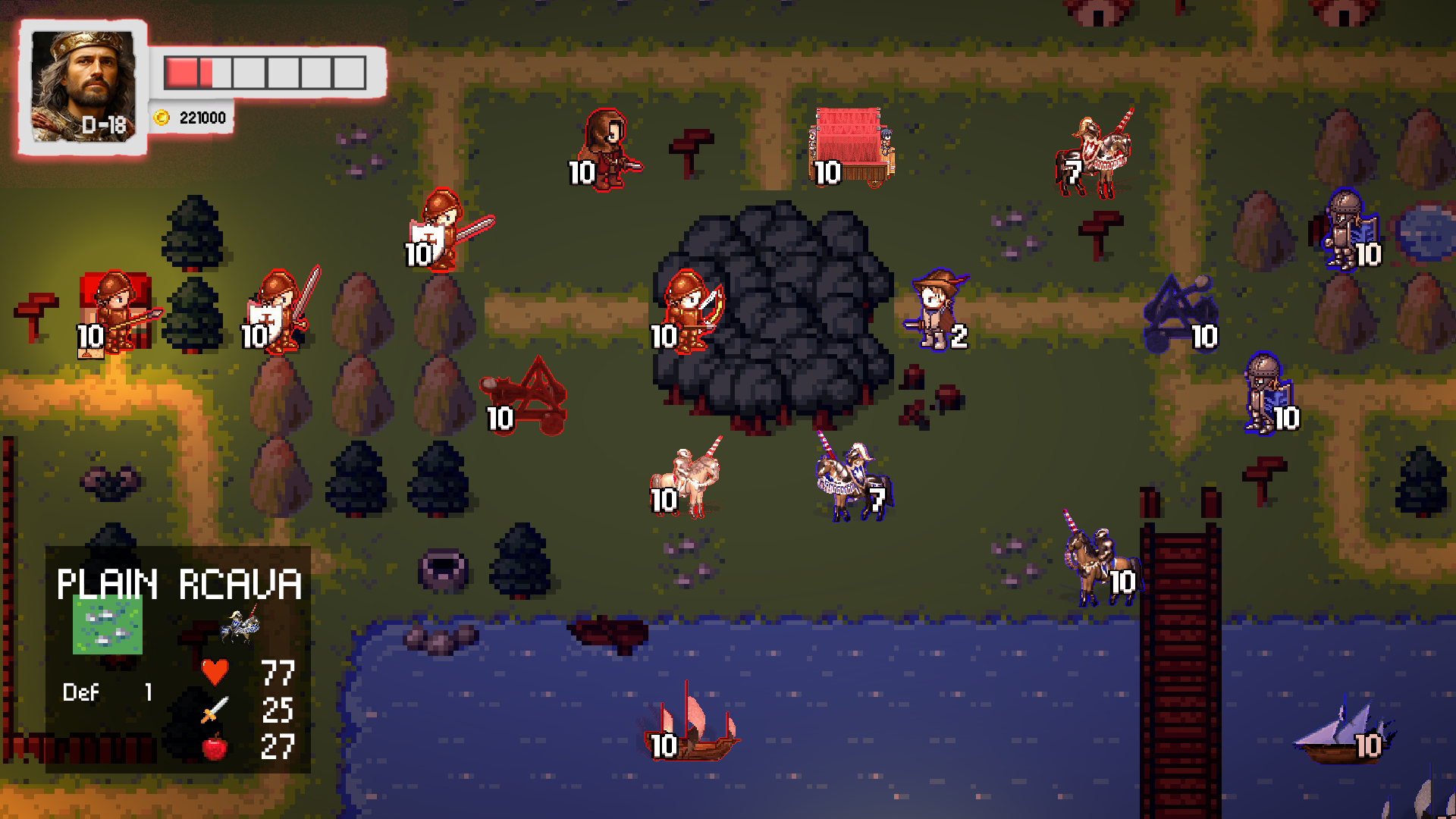
Task: Select the red cavalry with 7 HP
Action: 1097,154
